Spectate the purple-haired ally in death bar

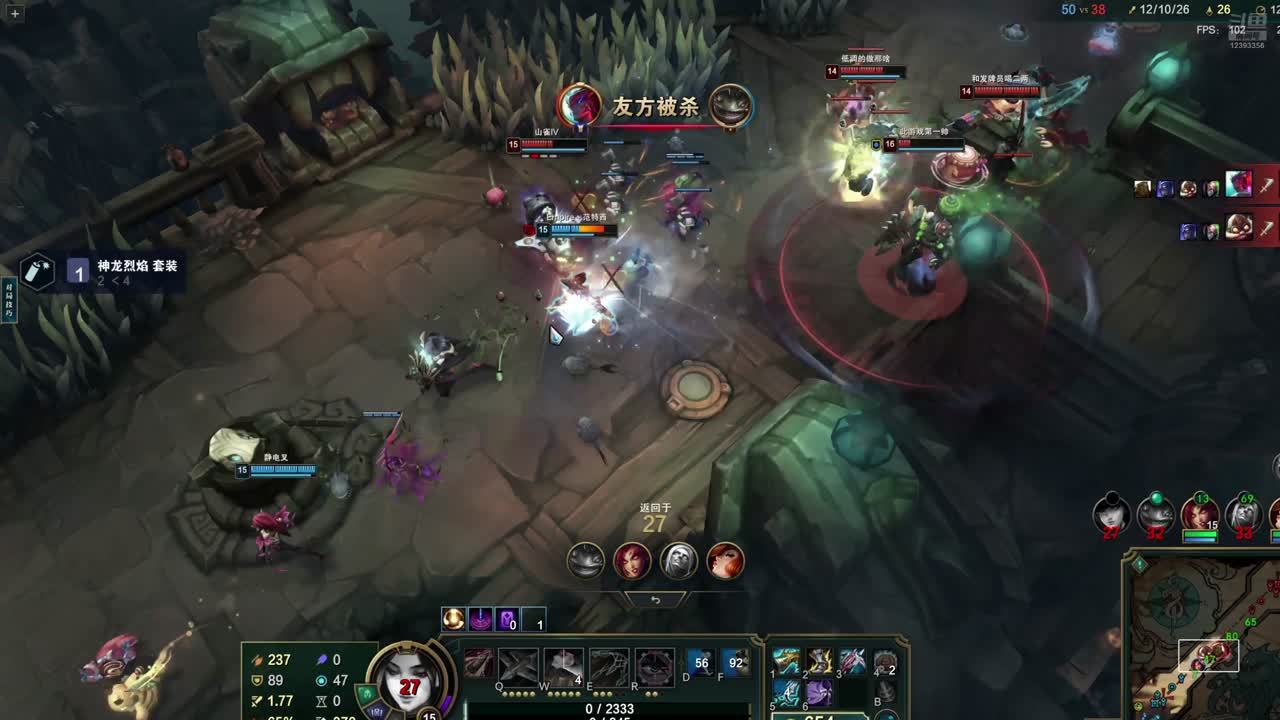632,561
